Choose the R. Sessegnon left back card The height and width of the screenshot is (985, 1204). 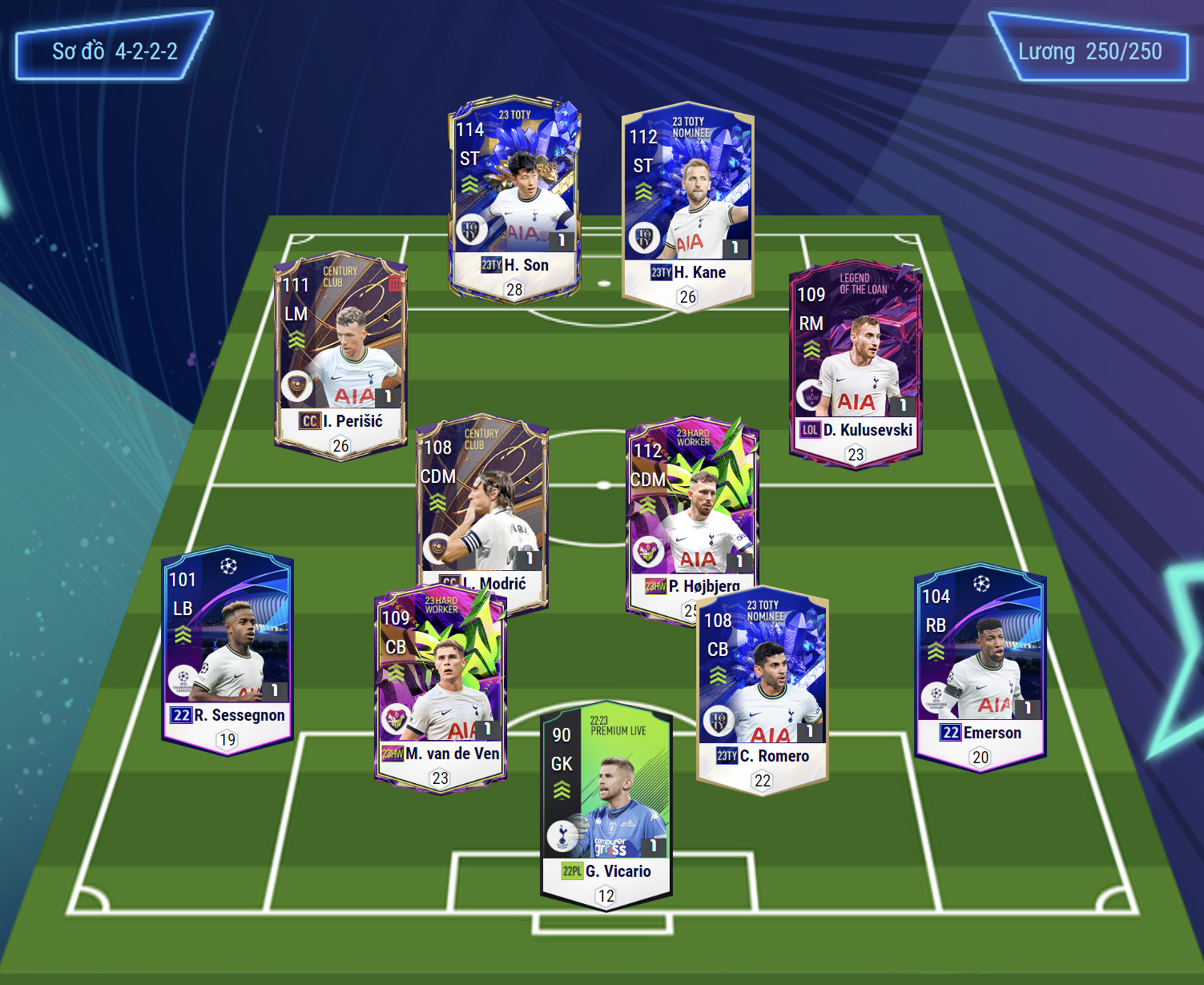pos(228,650)
